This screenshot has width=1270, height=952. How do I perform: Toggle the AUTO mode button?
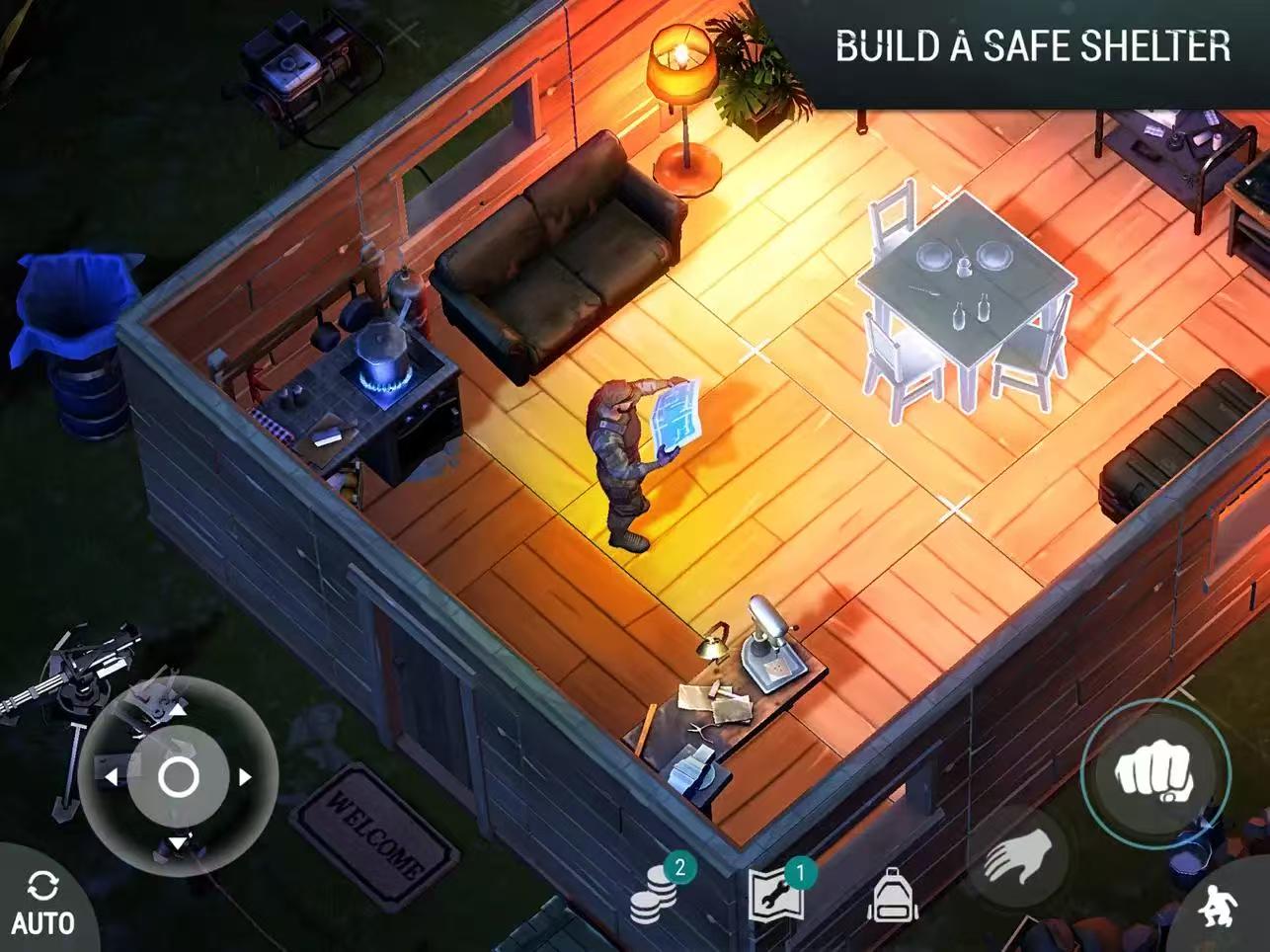coord(41,903)
